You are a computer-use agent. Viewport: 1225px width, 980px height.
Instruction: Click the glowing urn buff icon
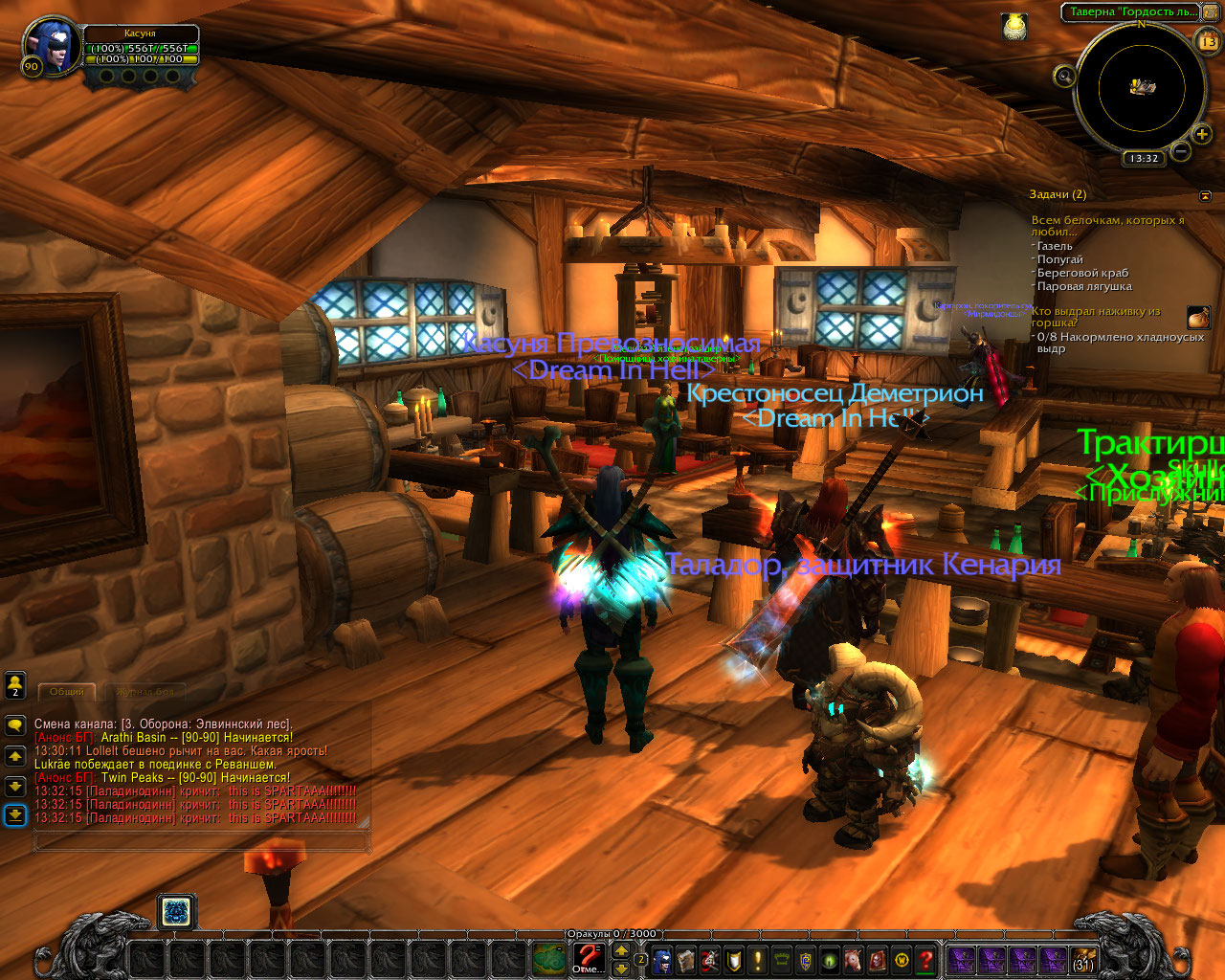tap(1014, 27)
